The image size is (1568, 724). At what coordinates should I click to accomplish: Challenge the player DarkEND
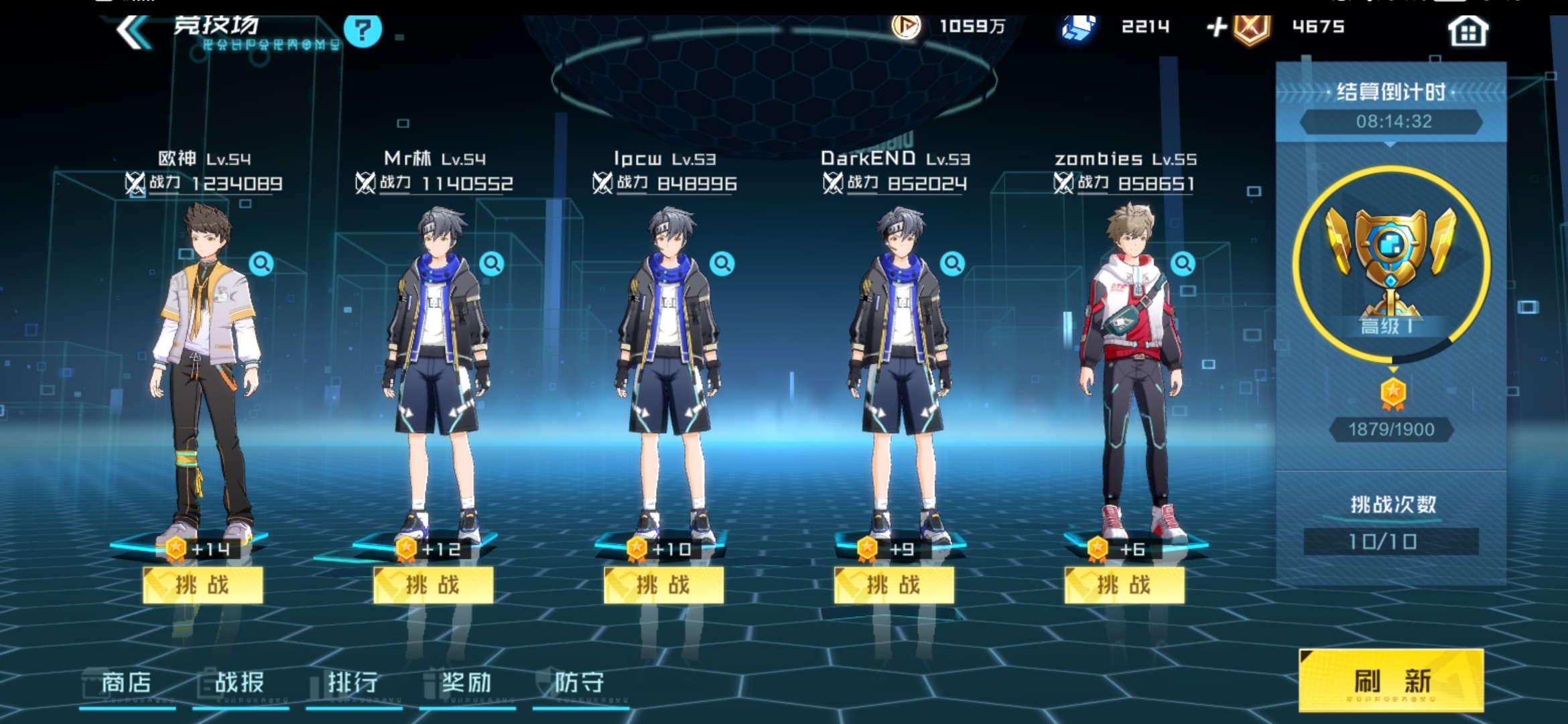pos(894,585)
